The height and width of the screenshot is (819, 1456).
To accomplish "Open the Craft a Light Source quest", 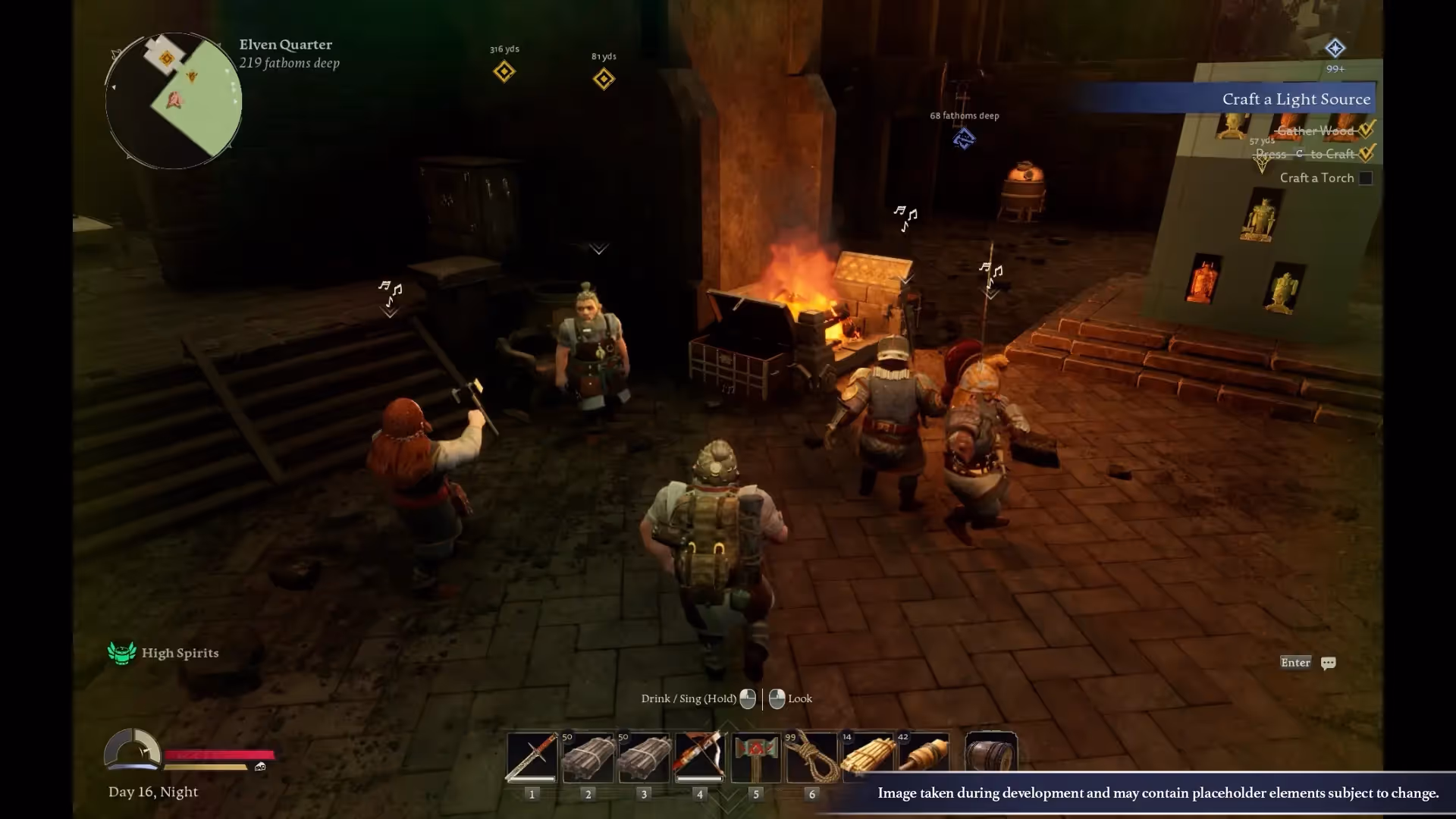I will pos(1295,99).
